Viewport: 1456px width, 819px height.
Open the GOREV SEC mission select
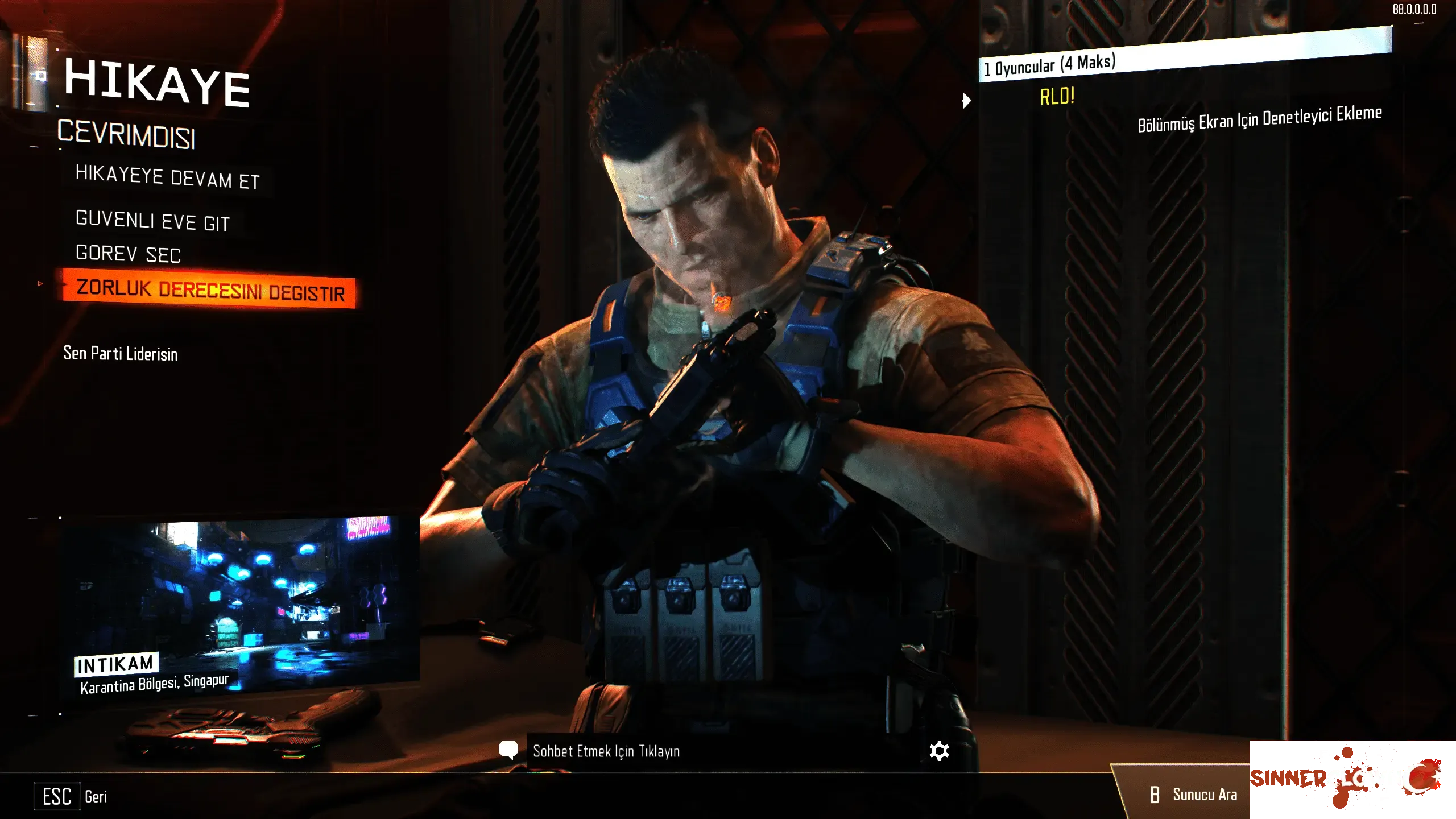(x=128, y=254)
